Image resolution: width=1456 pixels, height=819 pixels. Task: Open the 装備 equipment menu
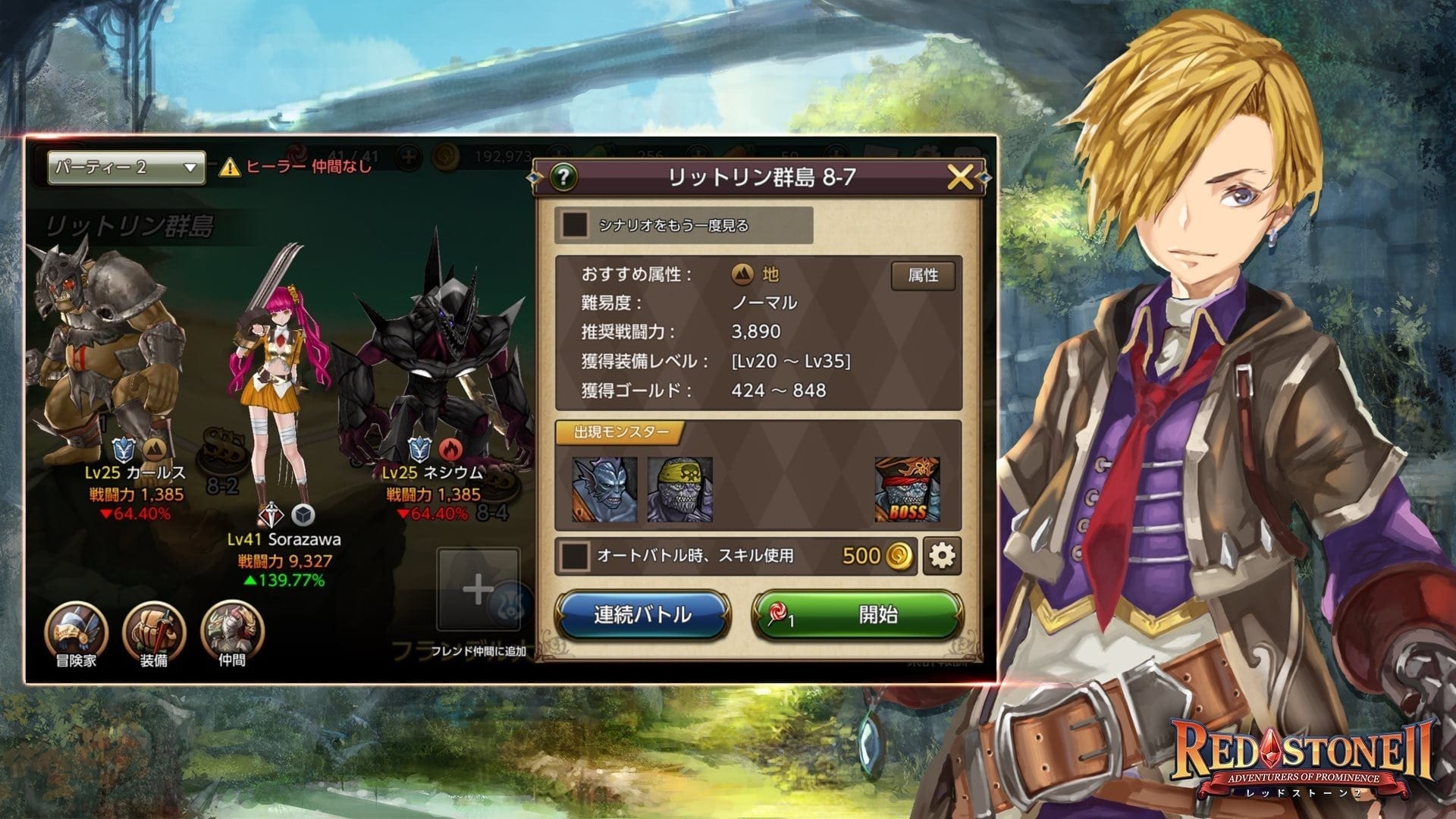(x=154, y=632)
